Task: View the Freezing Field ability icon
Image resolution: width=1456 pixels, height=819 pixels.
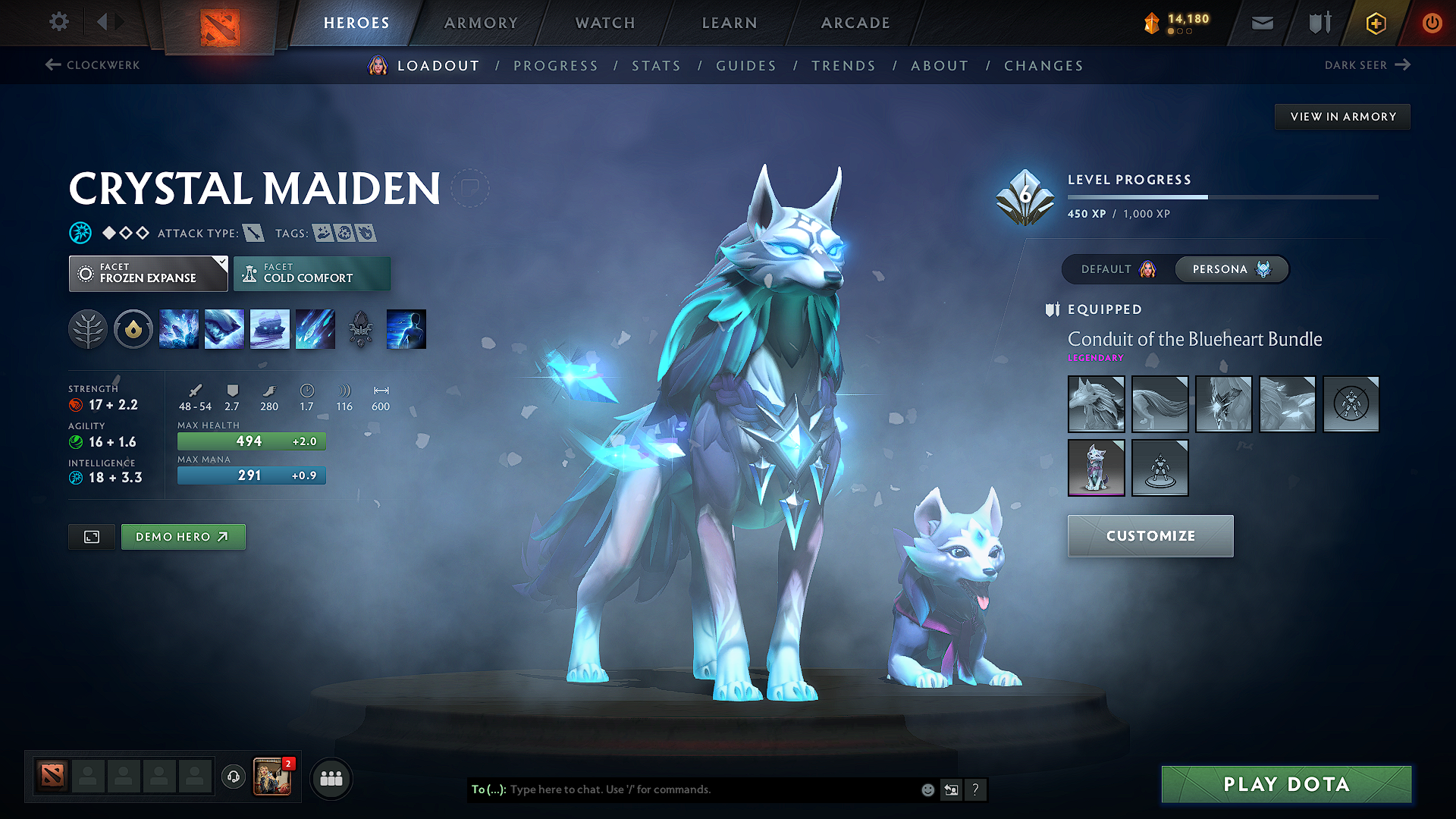Action: 315,328
